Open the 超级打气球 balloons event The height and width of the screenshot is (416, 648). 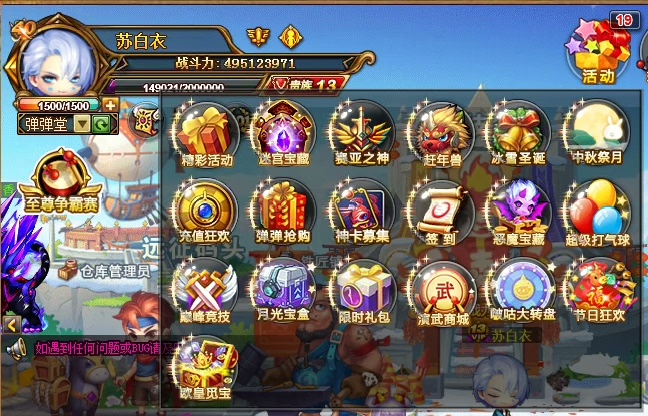597,210
